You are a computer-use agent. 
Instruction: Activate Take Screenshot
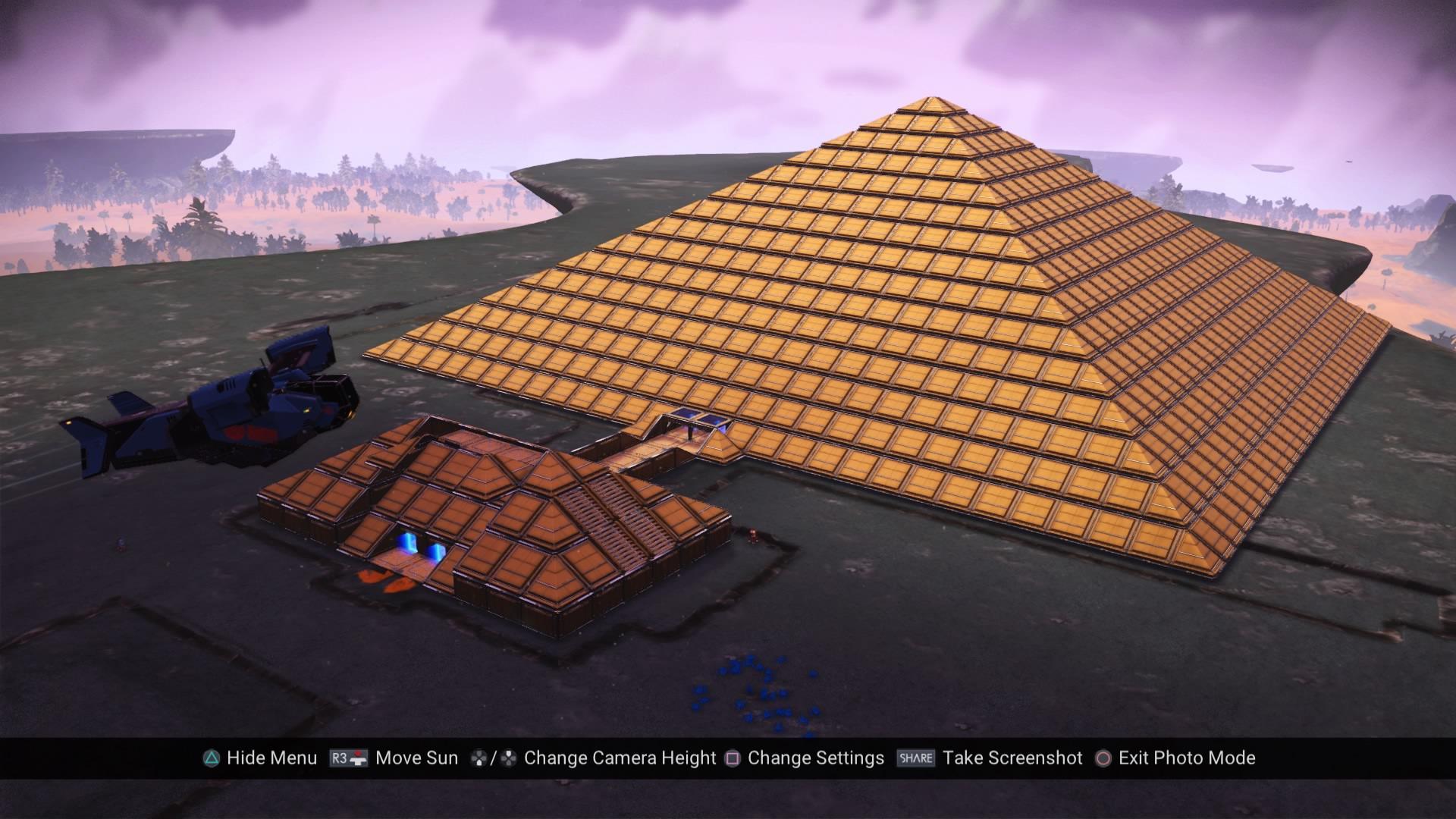1014,758
